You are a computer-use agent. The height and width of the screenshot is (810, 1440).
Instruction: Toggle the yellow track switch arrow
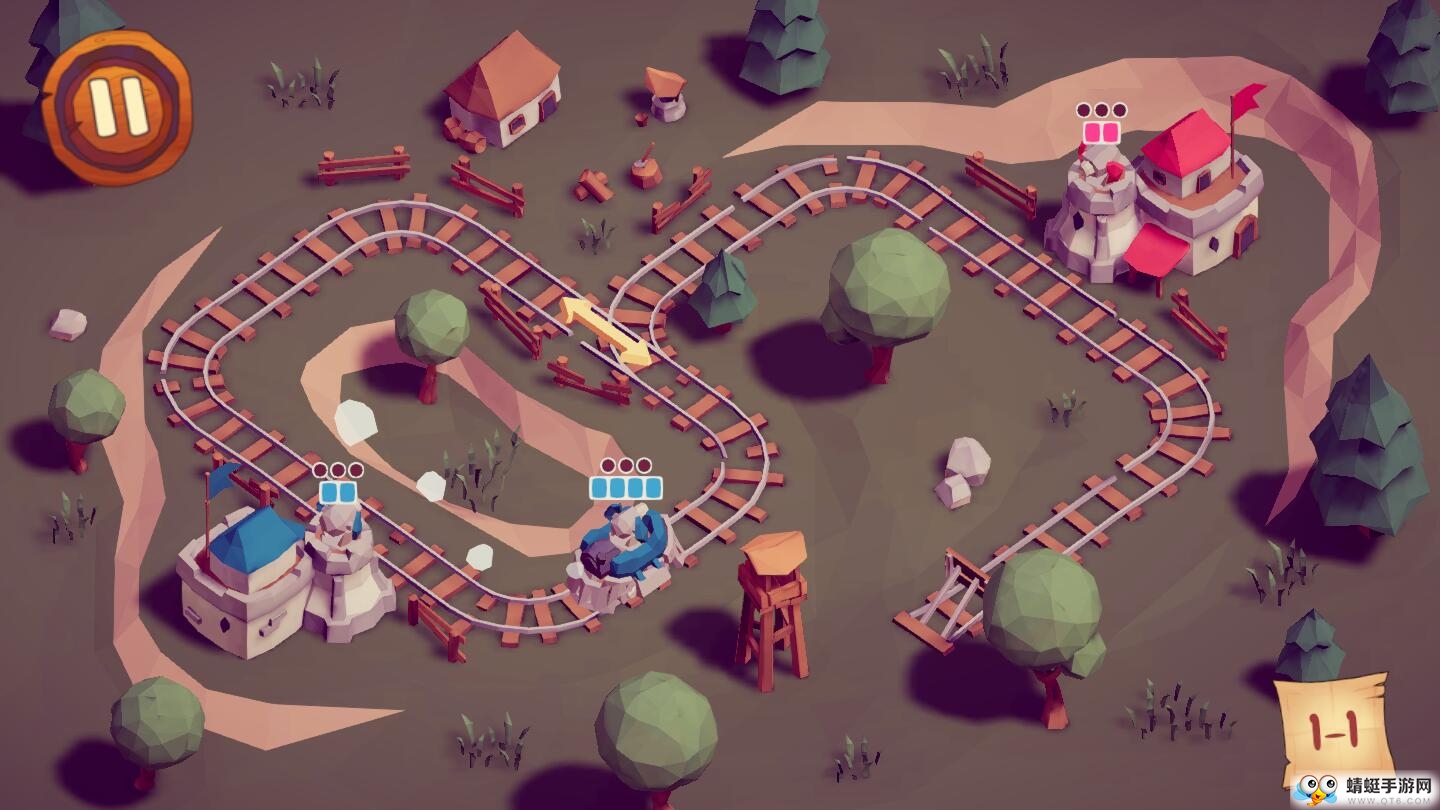coord(604,330)
